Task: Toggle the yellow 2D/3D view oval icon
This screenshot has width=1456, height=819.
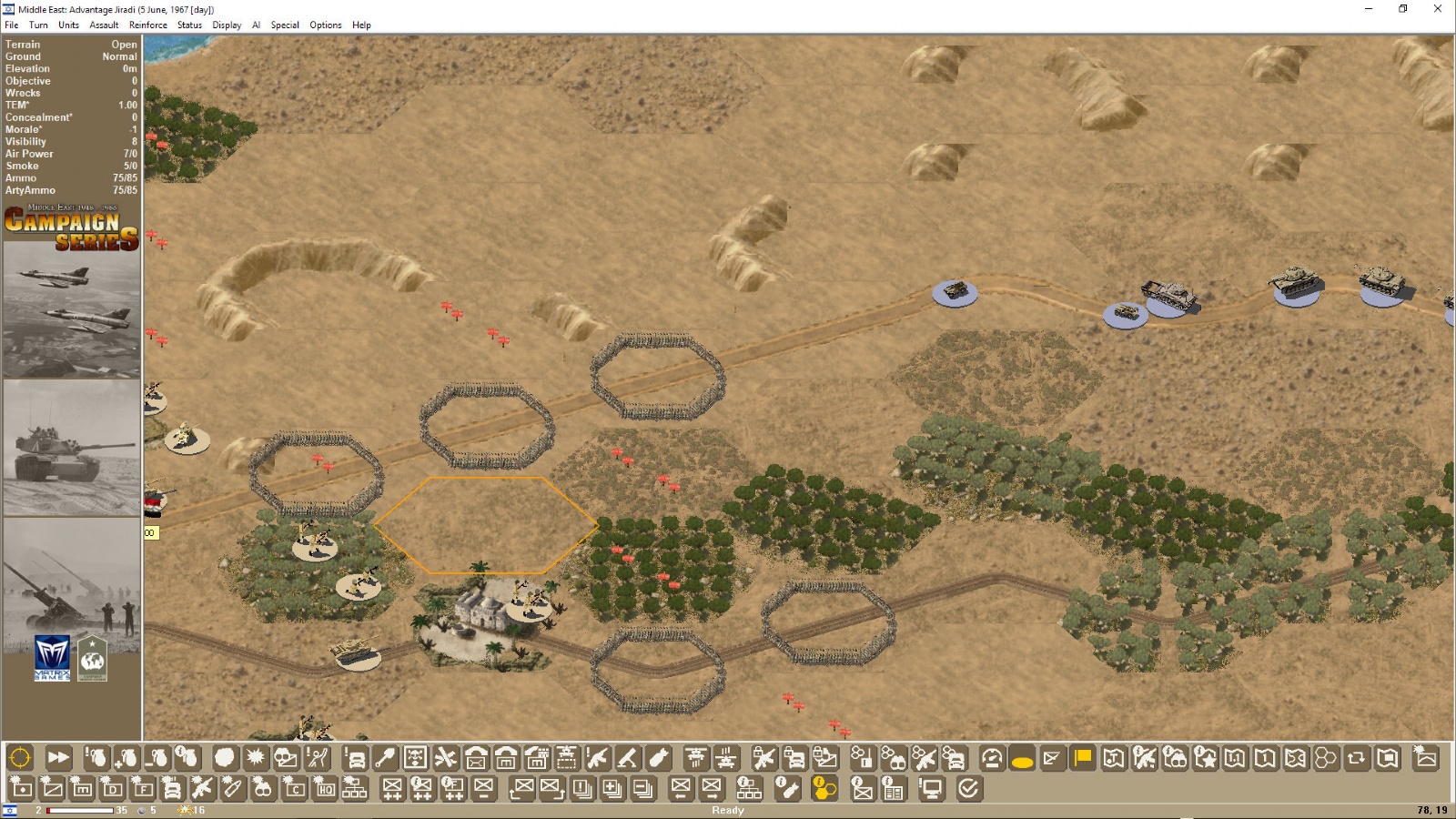Action: (1023, 757)
